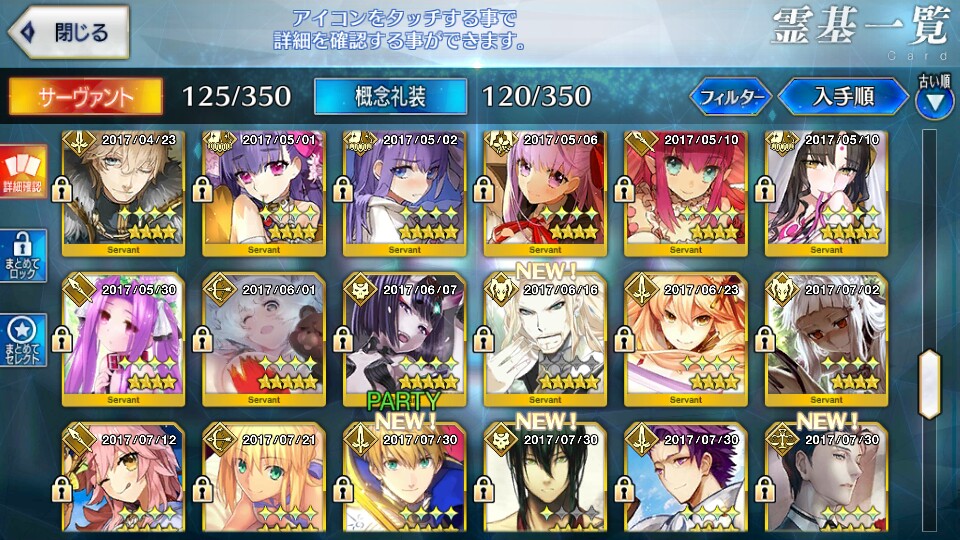Change the 入手順 sort order
Image resolution: width=960 pixels, height=540 pixels.
pyautogui.click(x=843, y=97)
